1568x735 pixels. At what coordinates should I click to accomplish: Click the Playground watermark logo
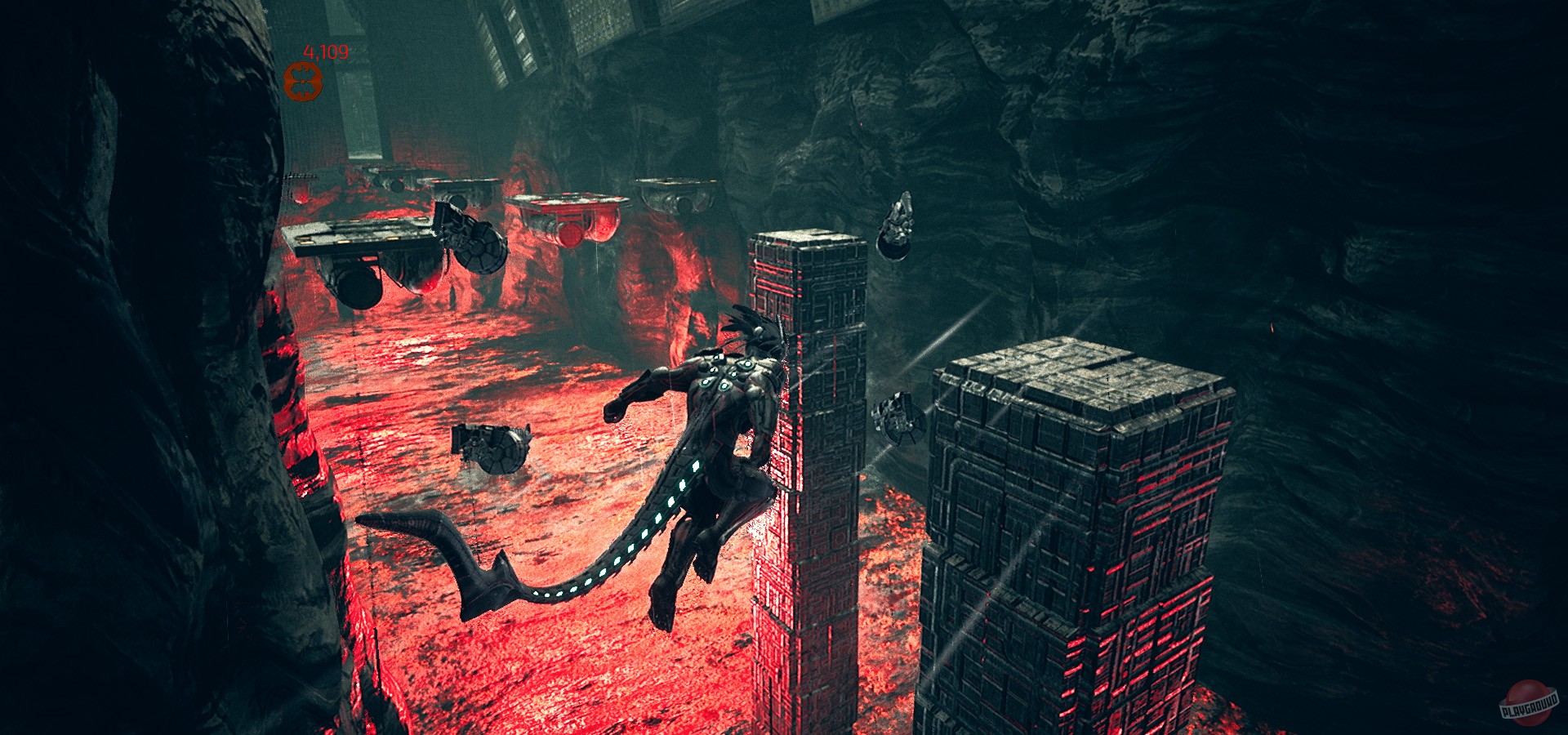pyautogui.click(x=1530, y=702)
